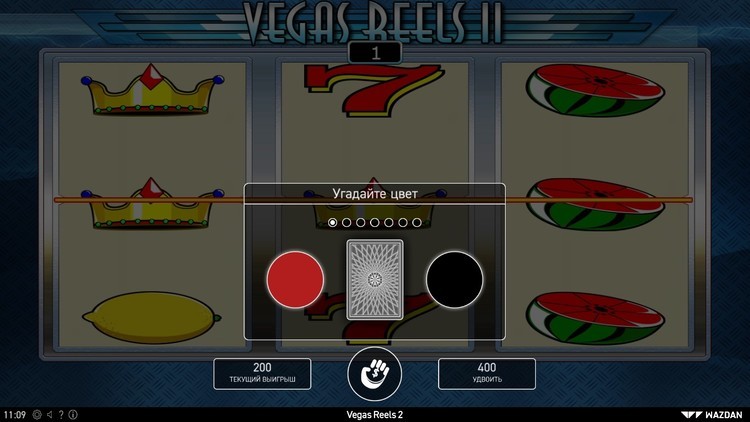
Task: Open help with the question mark icon
Action: pyautogui.click(x=61, y=414)
